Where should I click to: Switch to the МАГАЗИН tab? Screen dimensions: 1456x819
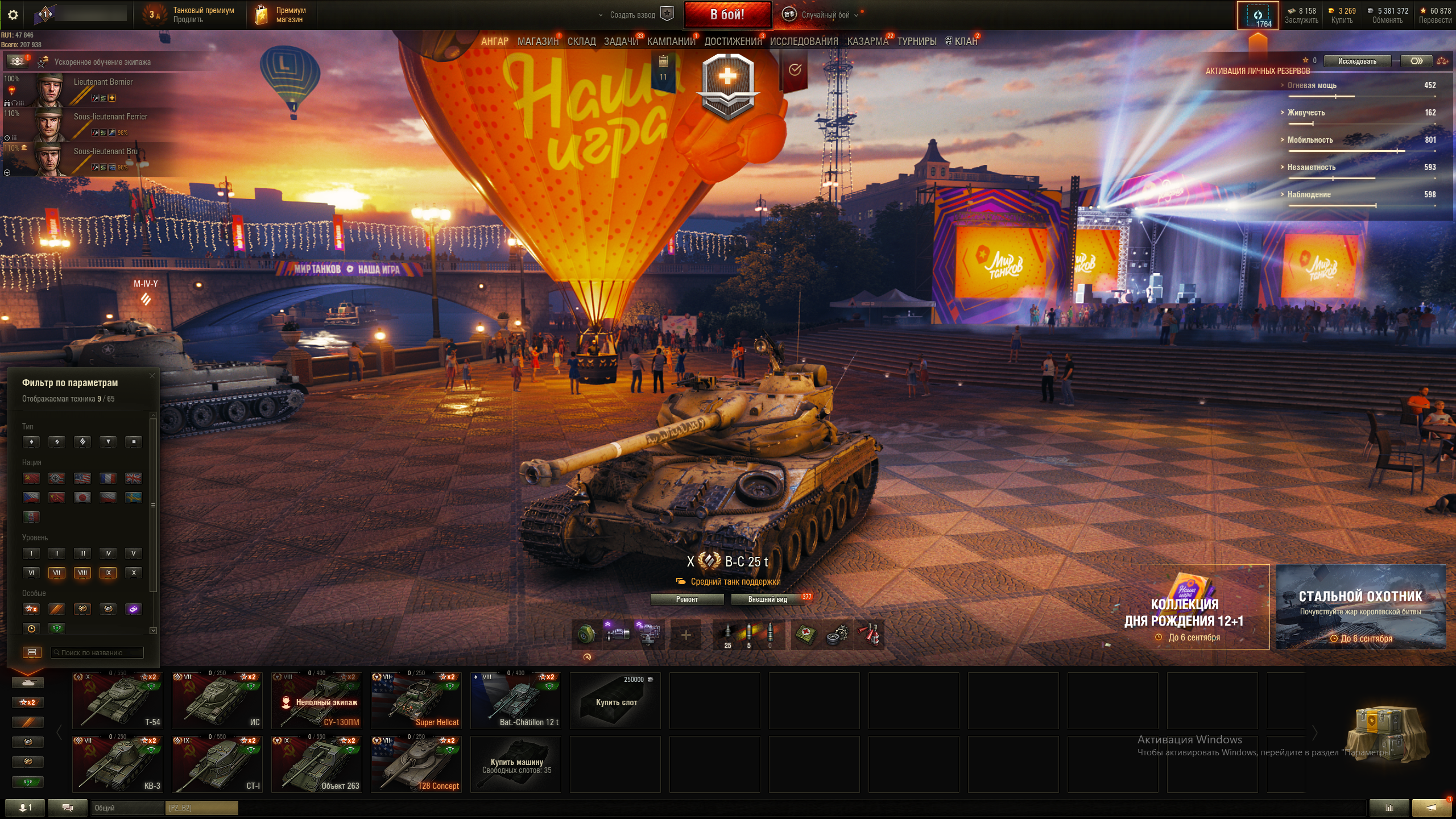537,42
